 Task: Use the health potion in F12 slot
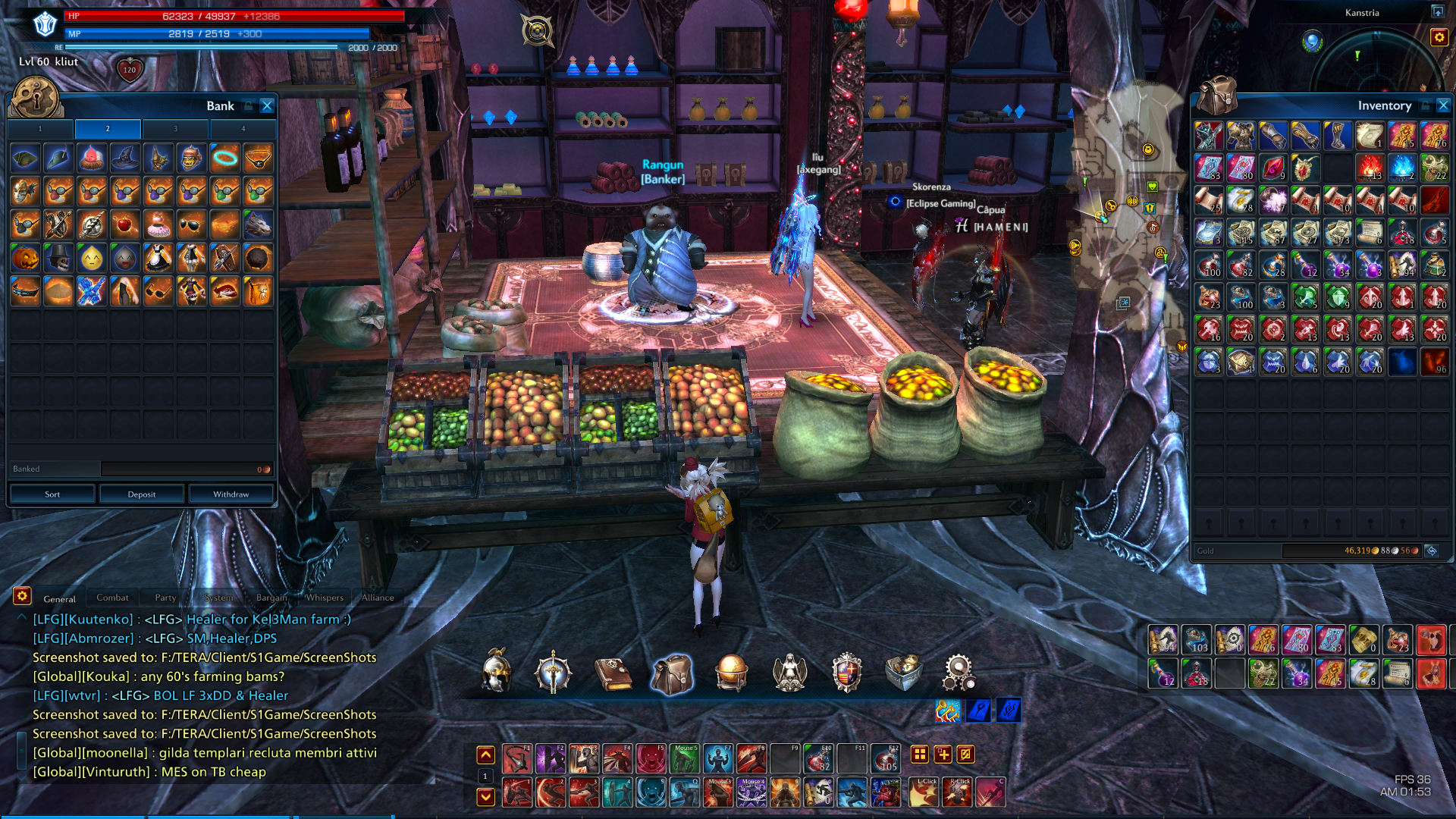point(885,758)
